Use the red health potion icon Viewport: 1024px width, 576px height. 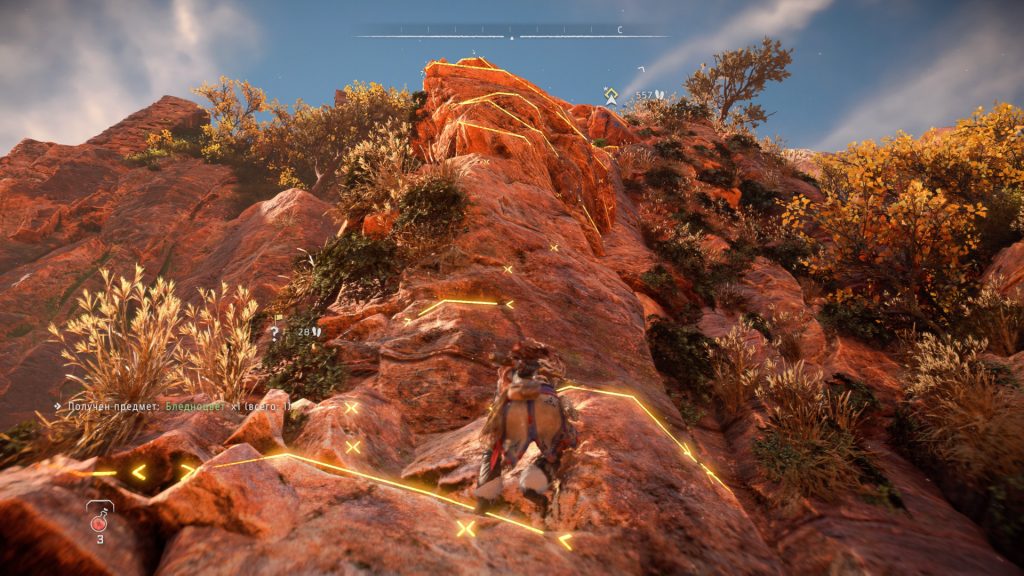click(x=99, y=521)
